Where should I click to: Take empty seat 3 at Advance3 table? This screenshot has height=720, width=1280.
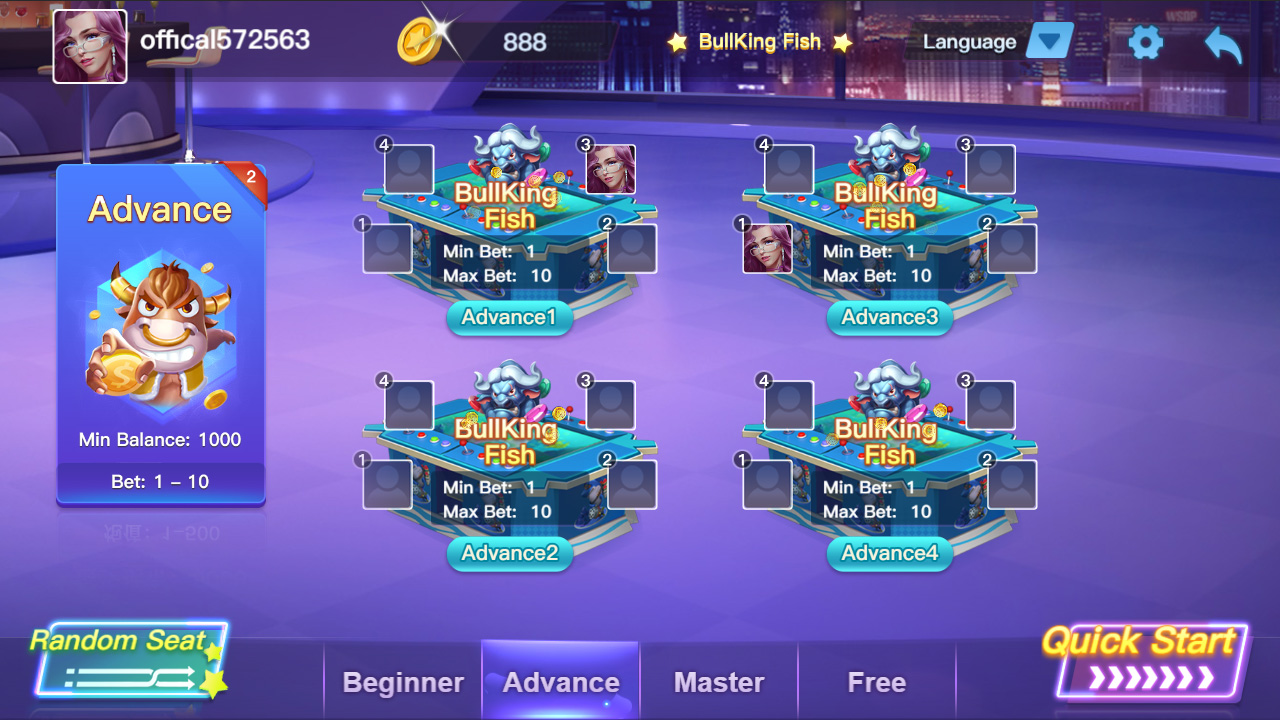tap(990, 169)
